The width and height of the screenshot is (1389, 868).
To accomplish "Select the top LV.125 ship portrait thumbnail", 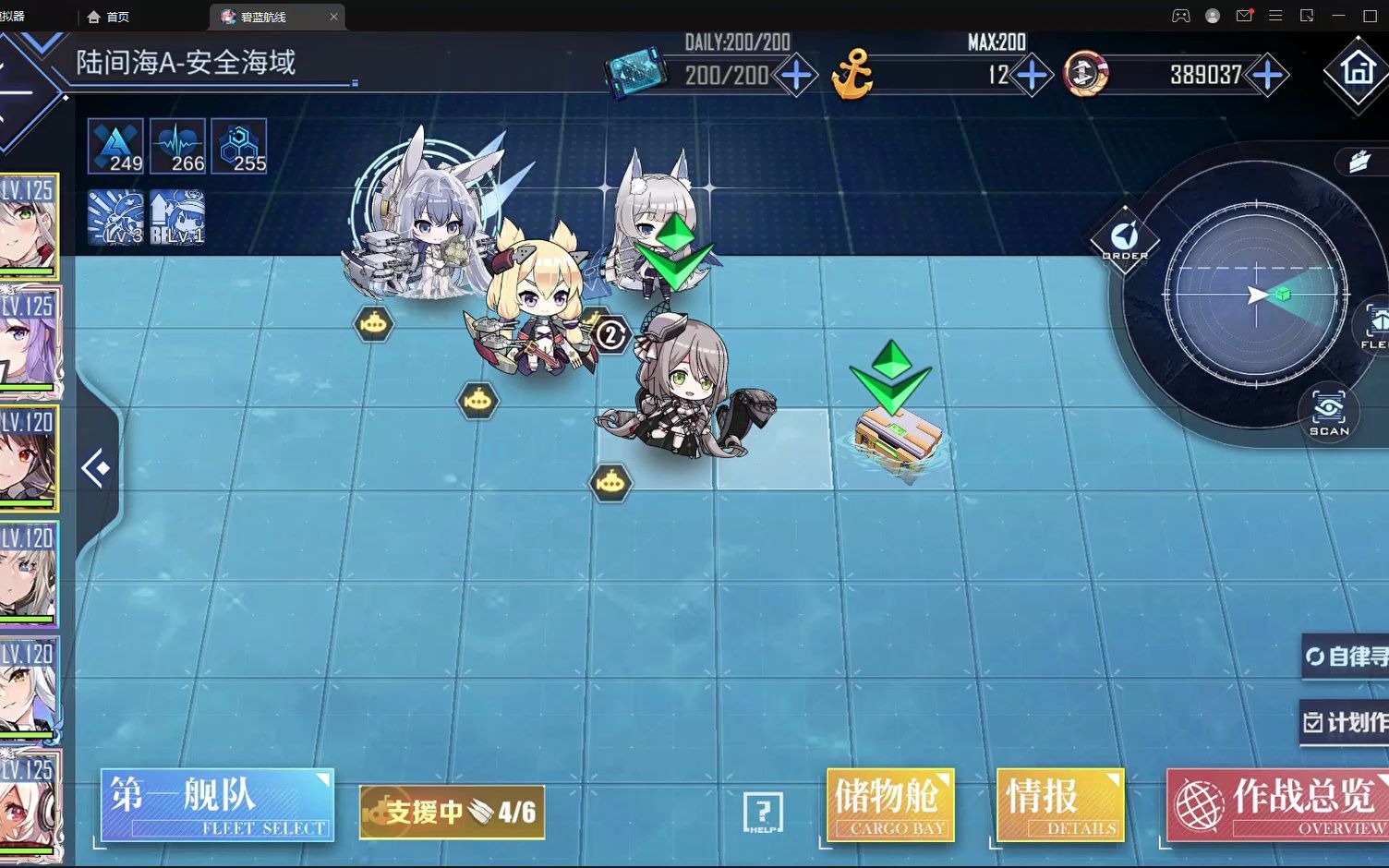I will click(28, 226).
